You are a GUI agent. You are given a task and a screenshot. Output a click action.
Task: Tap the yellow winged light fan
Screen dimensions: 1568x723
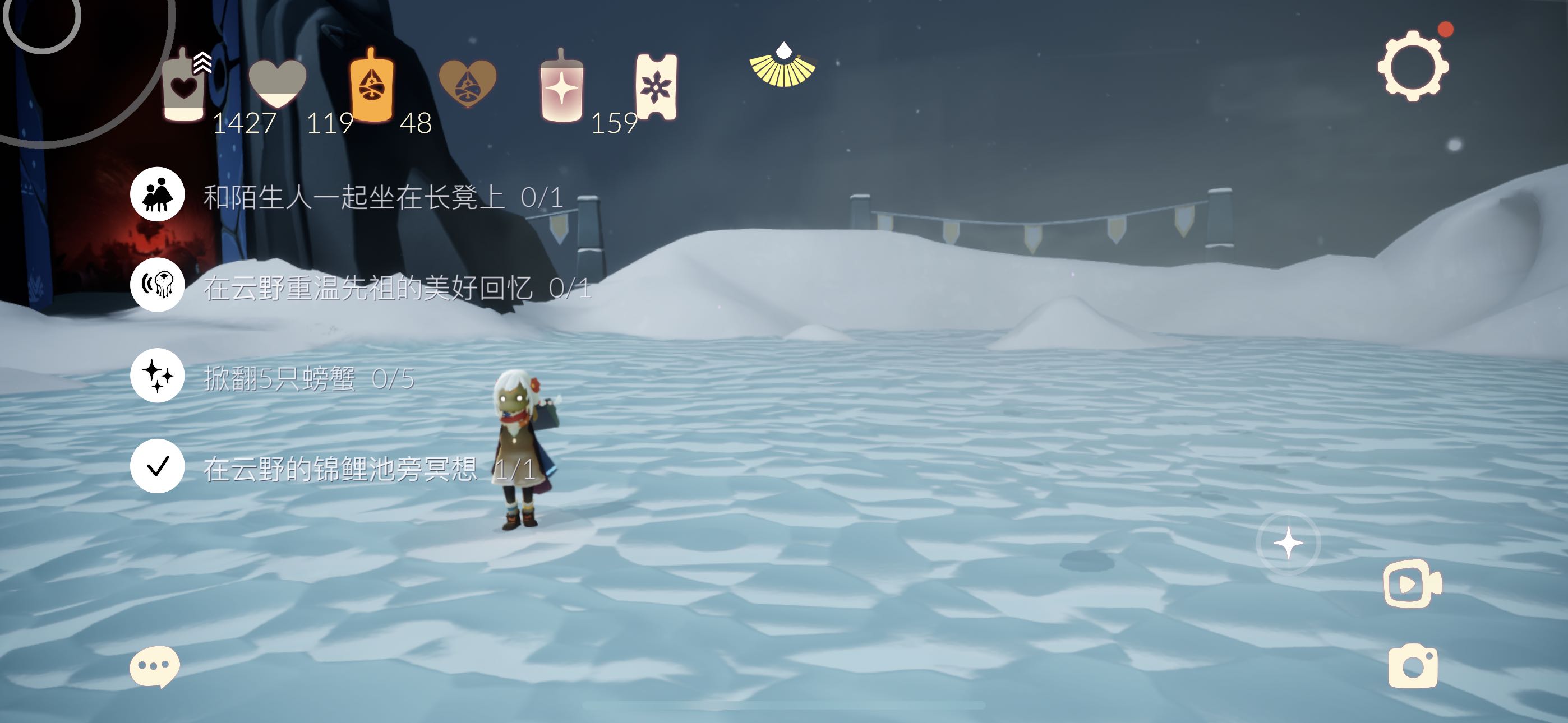[x=782, y=66]
